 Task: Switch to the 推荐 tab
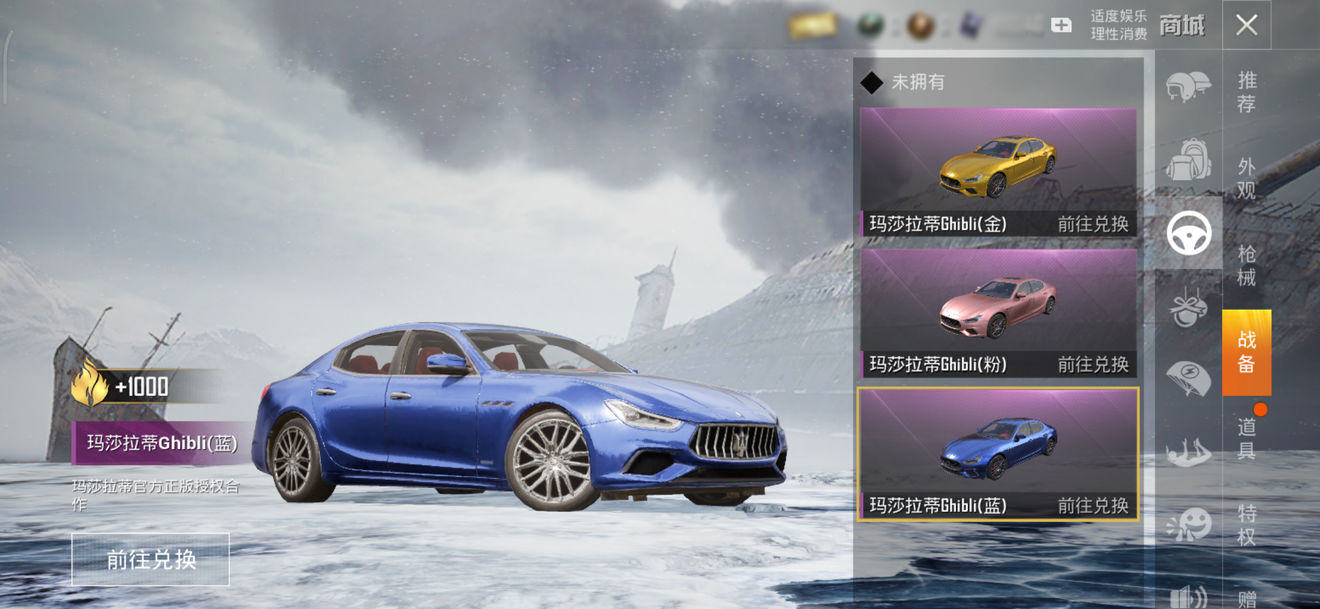[1247, 92]
